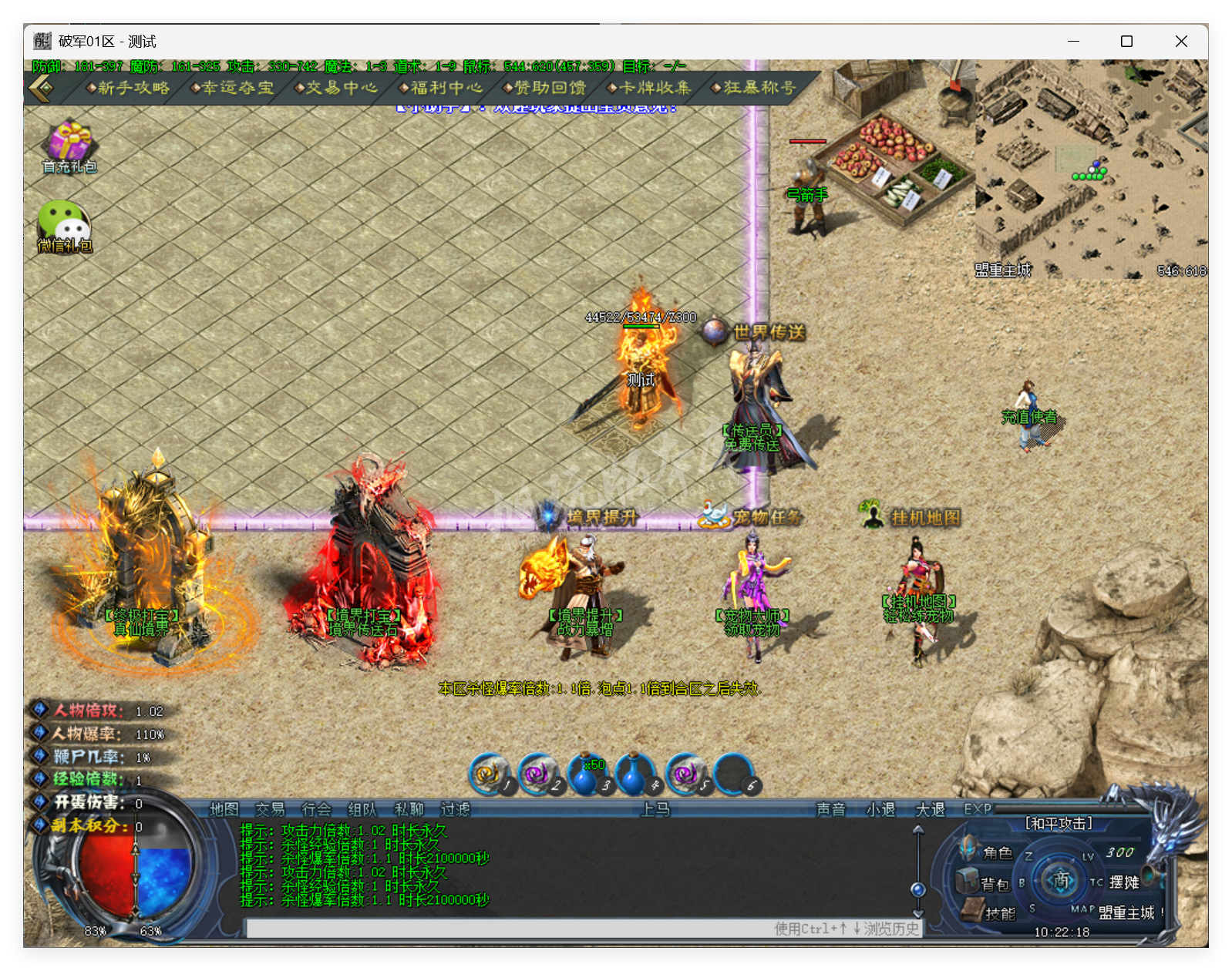The height and width of the screenshot is (971, 1232).
Task: Toggle the 和平攻击 attack mode
Action: (x=1059, y=824)
